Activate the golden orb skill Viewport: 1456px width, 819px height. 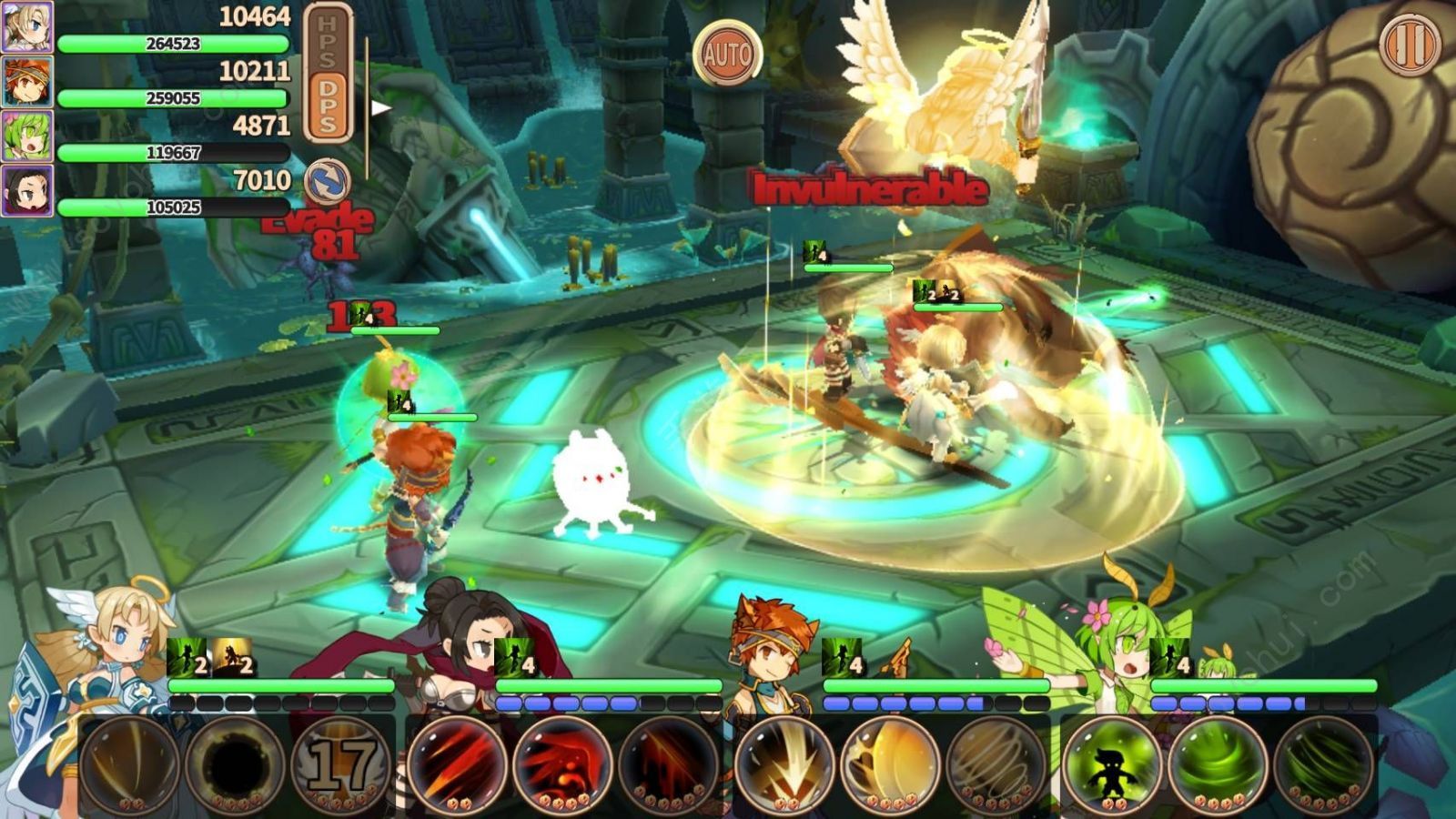[889, 764]
